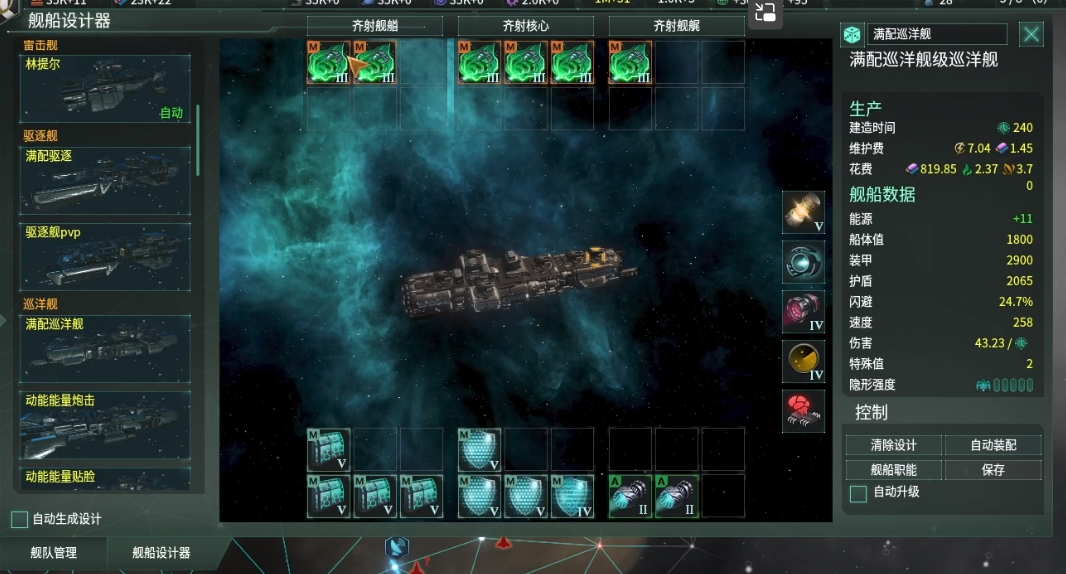Click the ship name input field
Screen dimensions: 1066x574
[x=936, y=35]
